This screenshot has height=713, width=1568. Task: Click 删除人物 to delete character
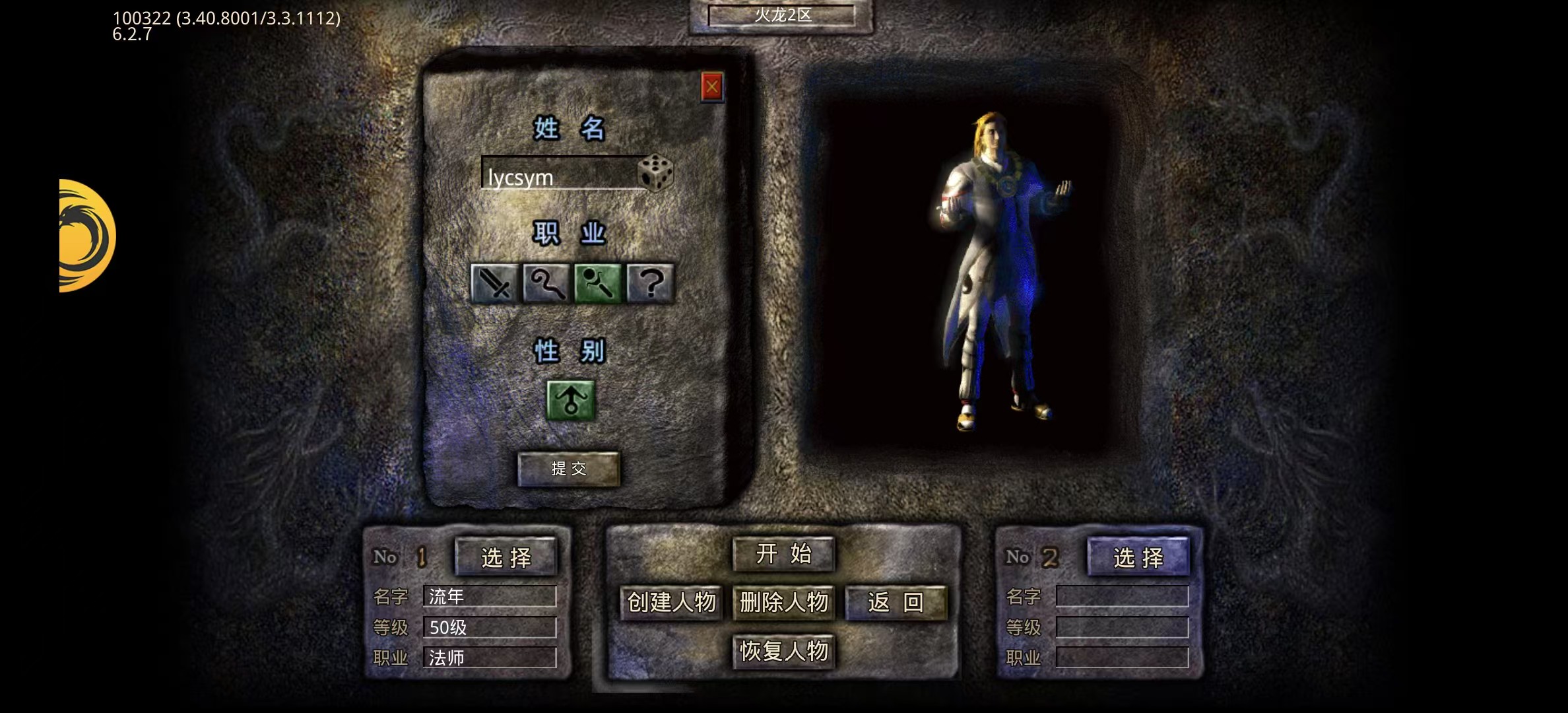tap(783, 602)
